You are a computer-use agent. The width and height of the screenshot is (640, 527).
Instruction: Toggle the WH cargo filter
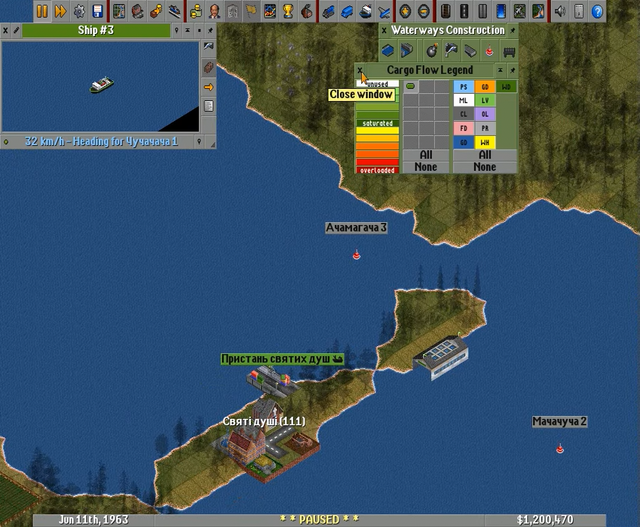486,143
